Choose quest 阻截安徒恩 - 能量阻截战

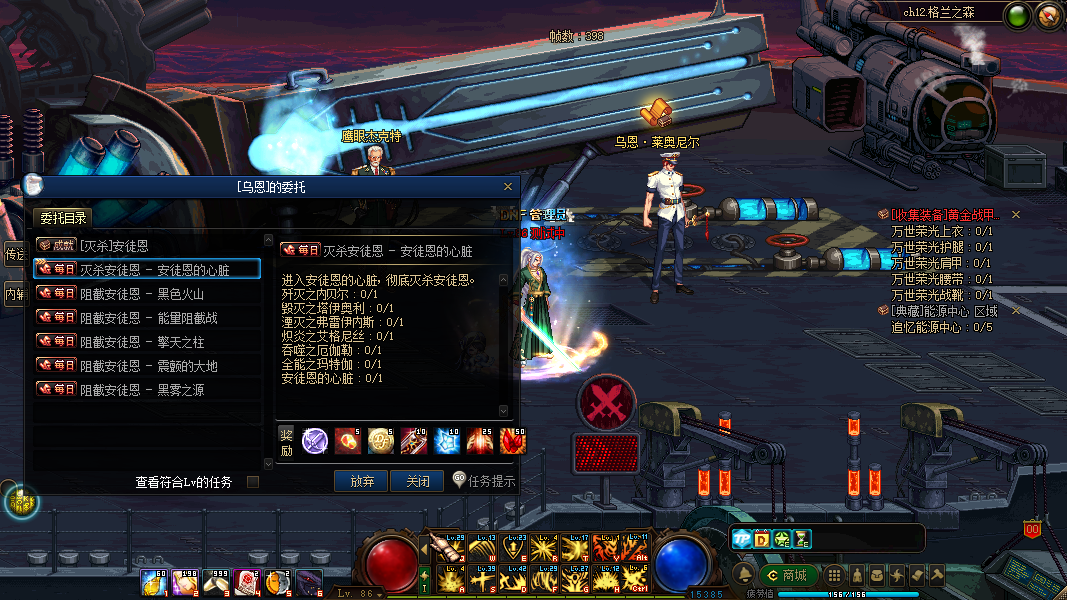pyautogui.click(x=146, y=317)
